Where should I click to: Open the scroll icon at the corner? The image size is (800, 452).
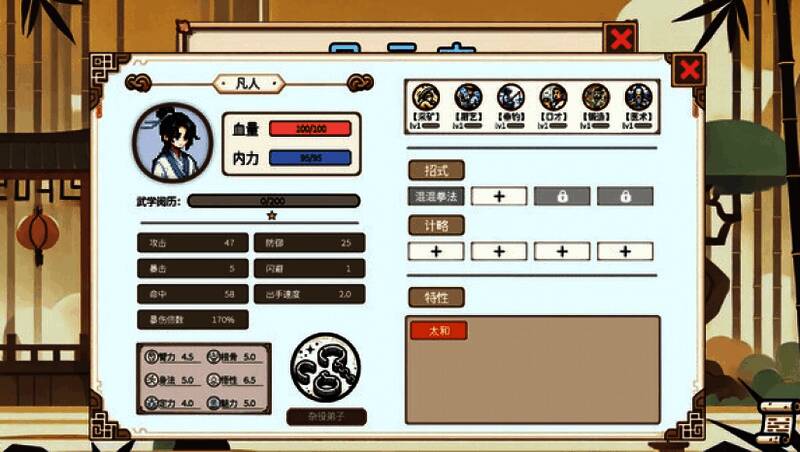click(777, 424)
